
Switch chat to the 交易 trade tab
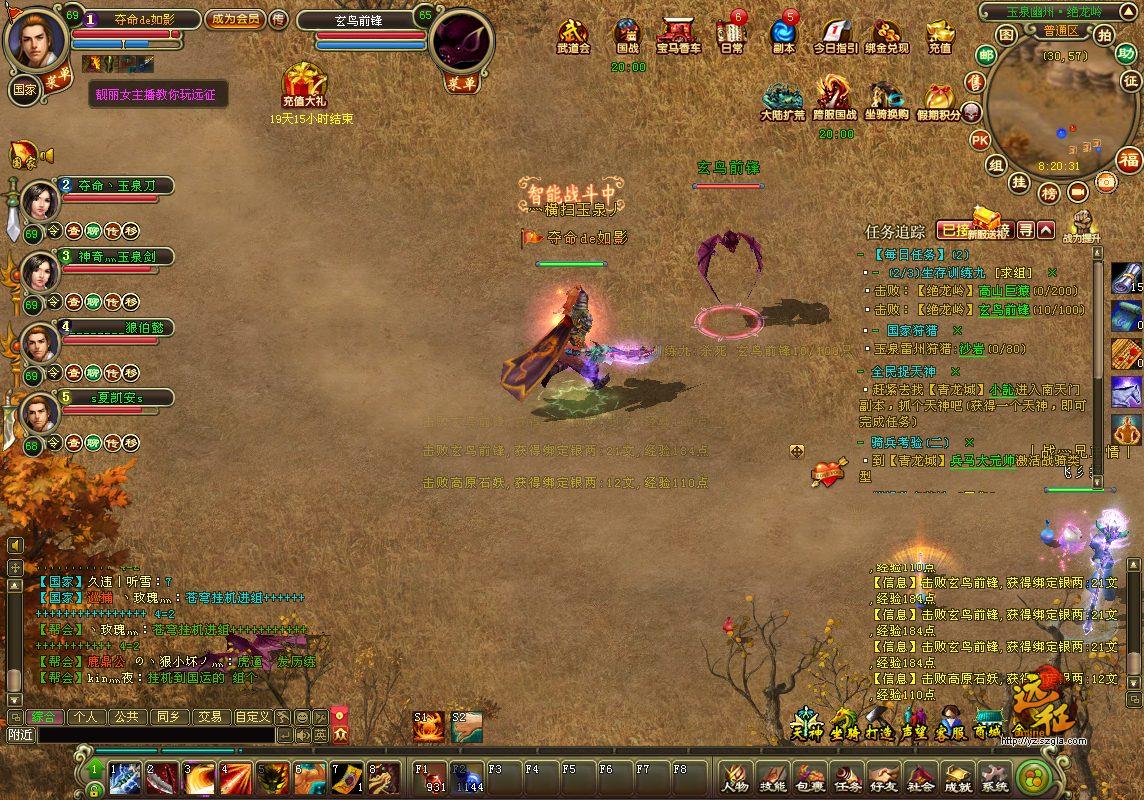209,716
